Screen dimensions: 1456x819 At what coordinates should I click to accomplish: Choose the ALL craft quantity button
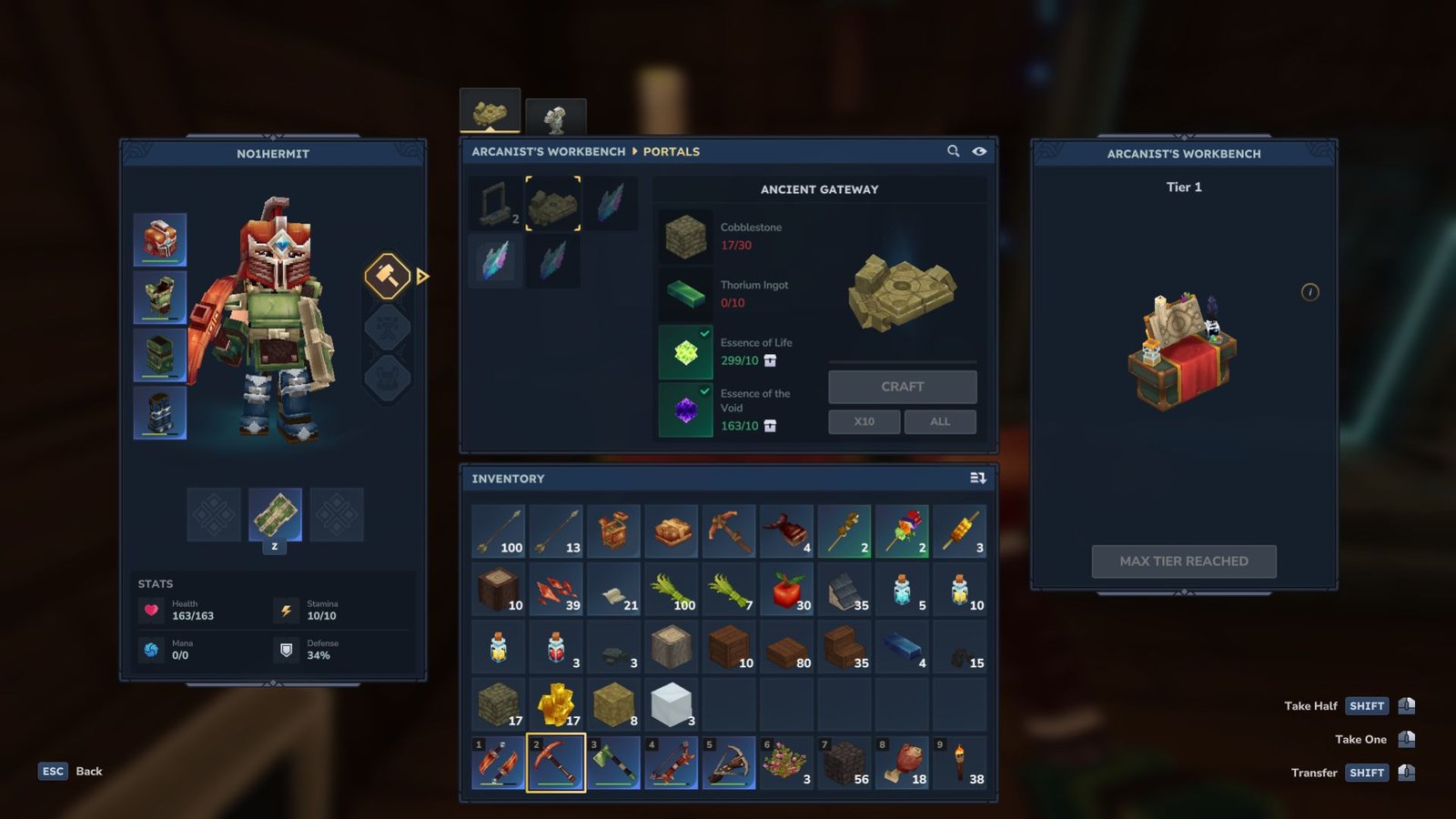[x=940, y=421]
